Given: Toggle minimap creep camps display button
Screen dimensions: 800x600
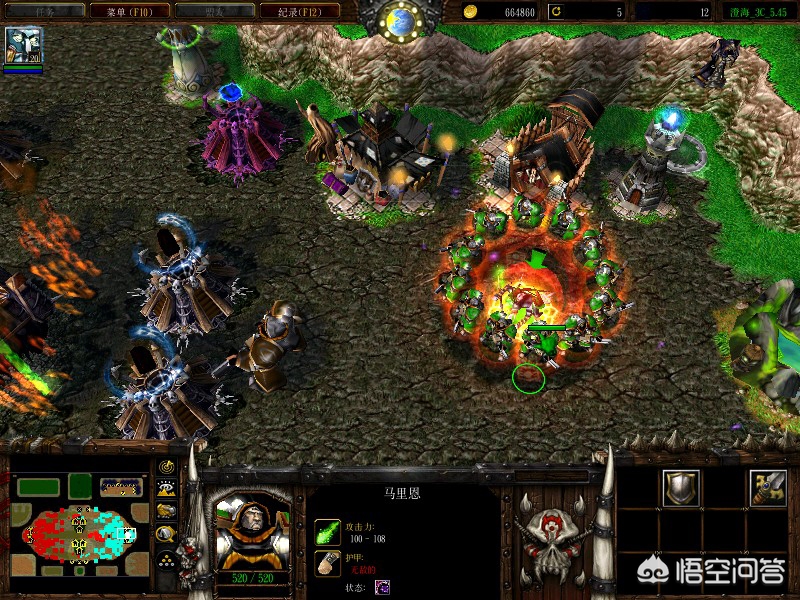Looking at the screenshot, I should pyautogui.click(x=167, y=534).
